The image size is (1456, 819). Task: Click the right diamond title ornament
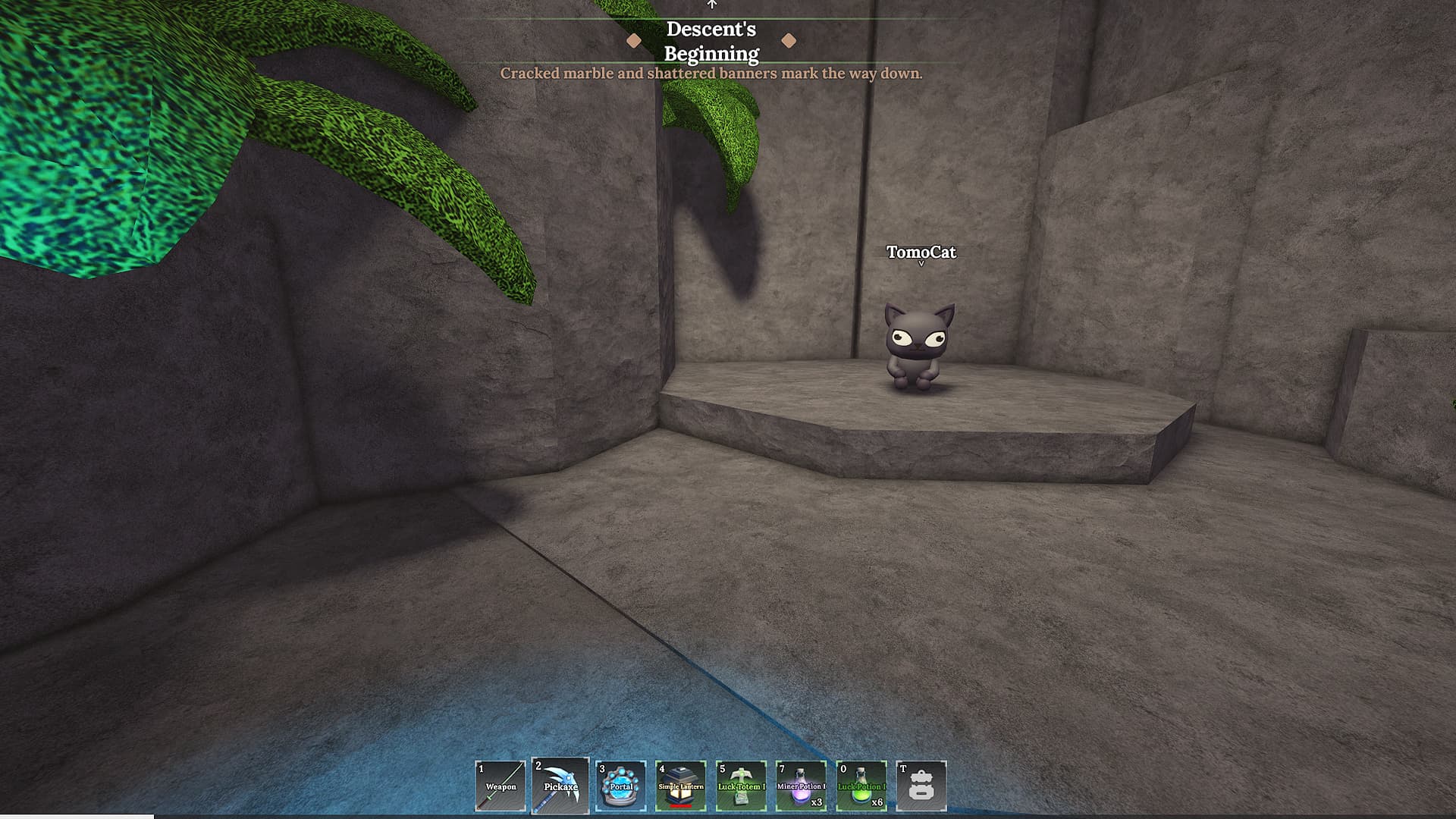(791, 41)
